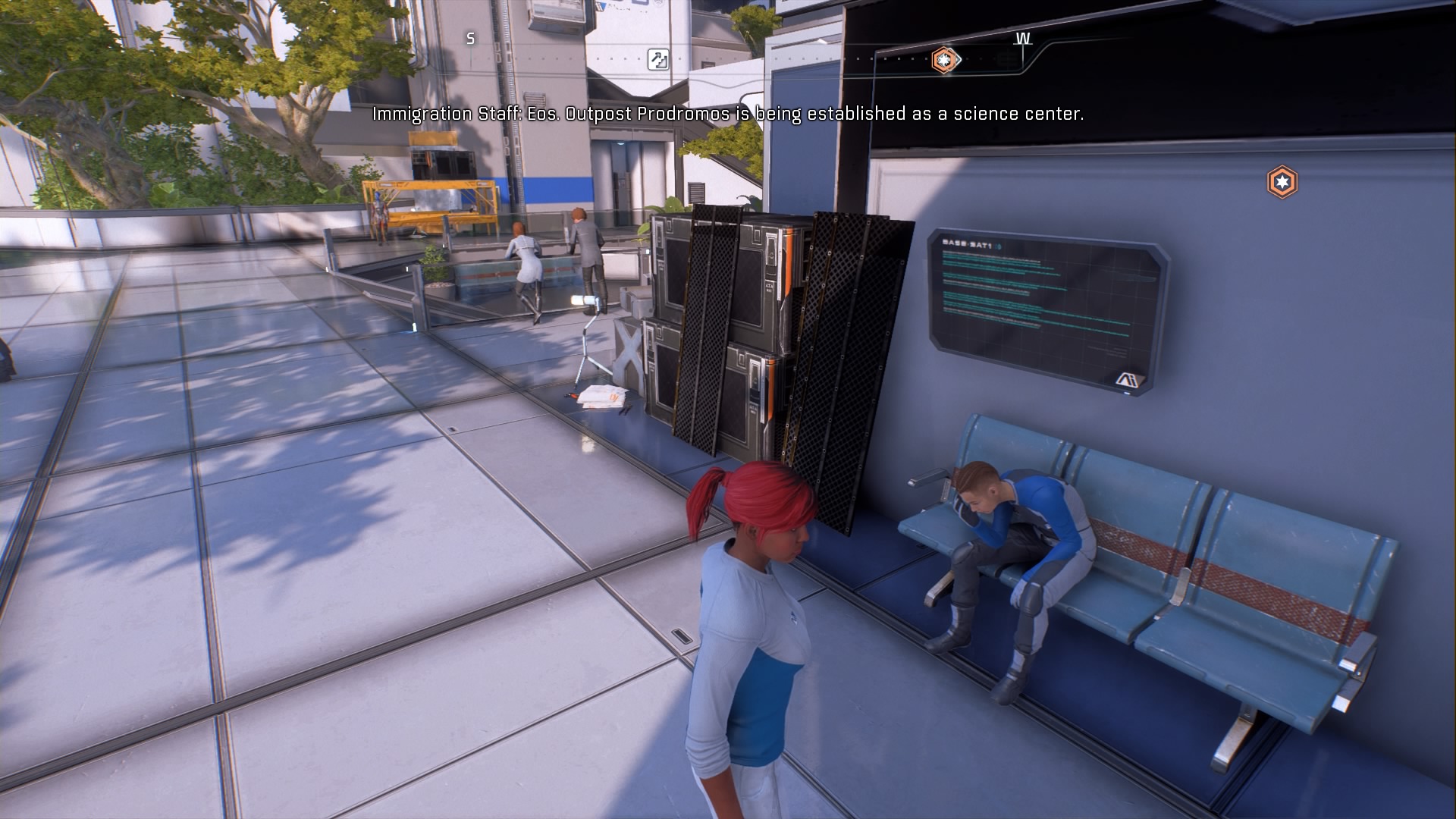Image resolution: width=1456 pixels, height=819 pixels.
Task: Click the small icon beside the BASE-SAT1 heading
Action: pos(998,246)
